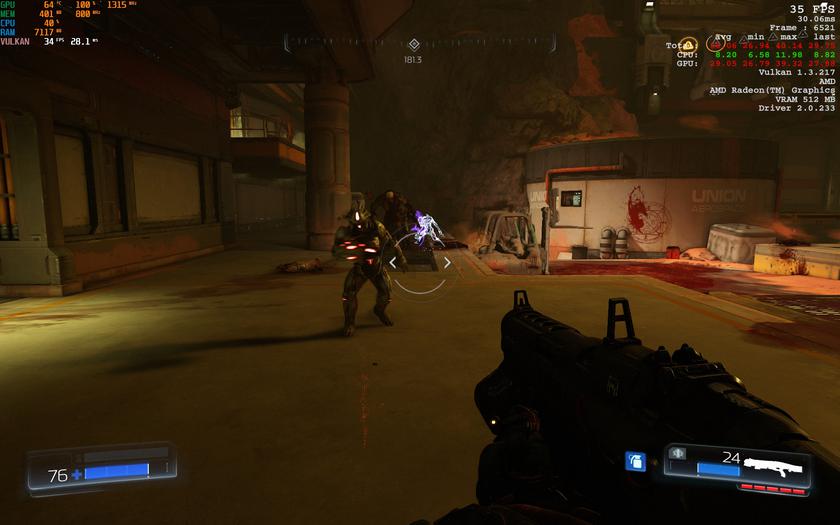
Task: Click the blue health cross icon
Action: tap(77, 474)
